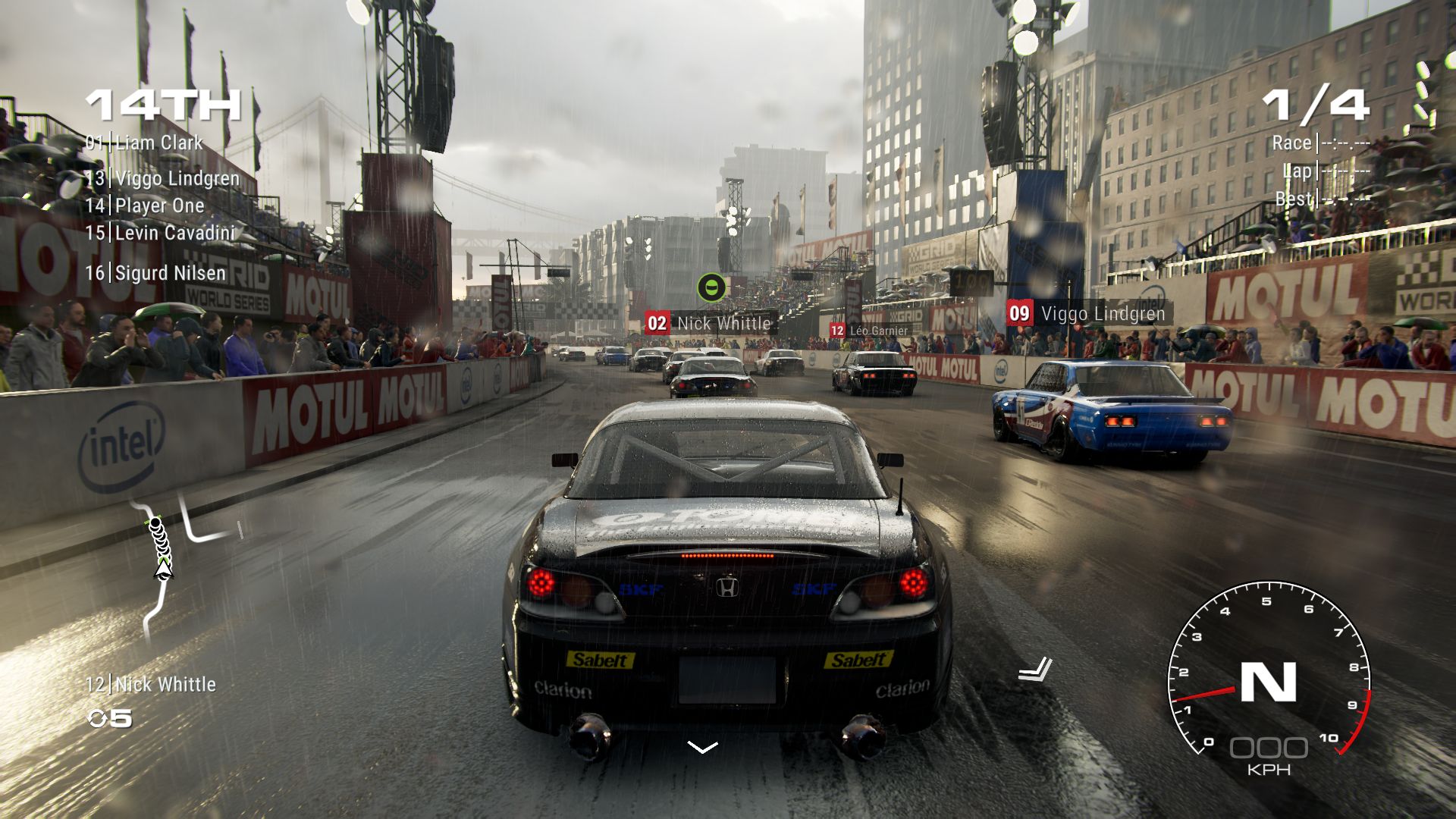Select Liam Clark in the standings list
This screenshot has height=819, width=1456.
click(x=144, y=143)
